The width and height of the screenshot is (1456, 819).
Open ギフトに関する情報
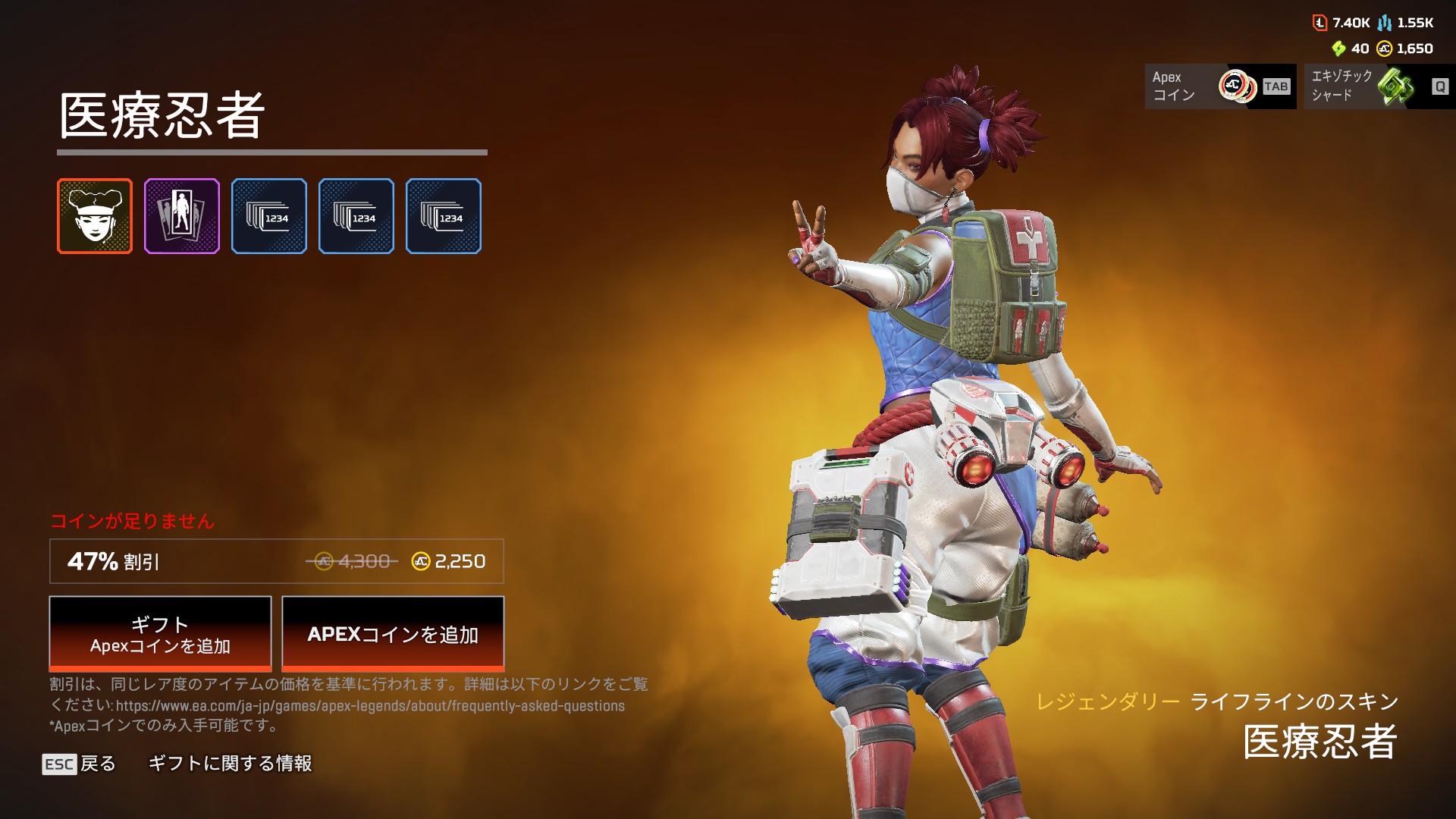230,764
